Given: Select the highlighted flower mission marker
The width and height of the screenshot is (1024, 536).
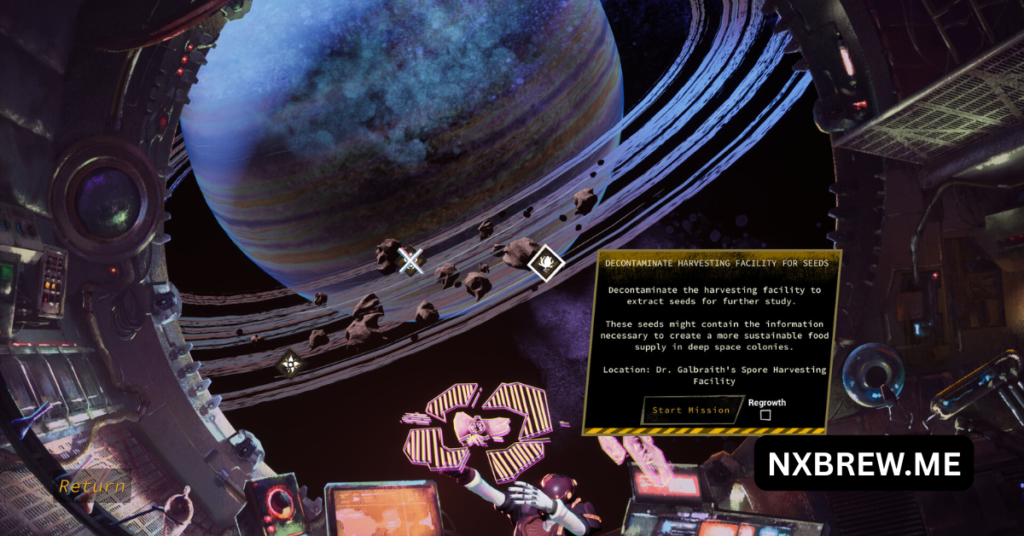Looking at the screenshot, I should [546, 263].
